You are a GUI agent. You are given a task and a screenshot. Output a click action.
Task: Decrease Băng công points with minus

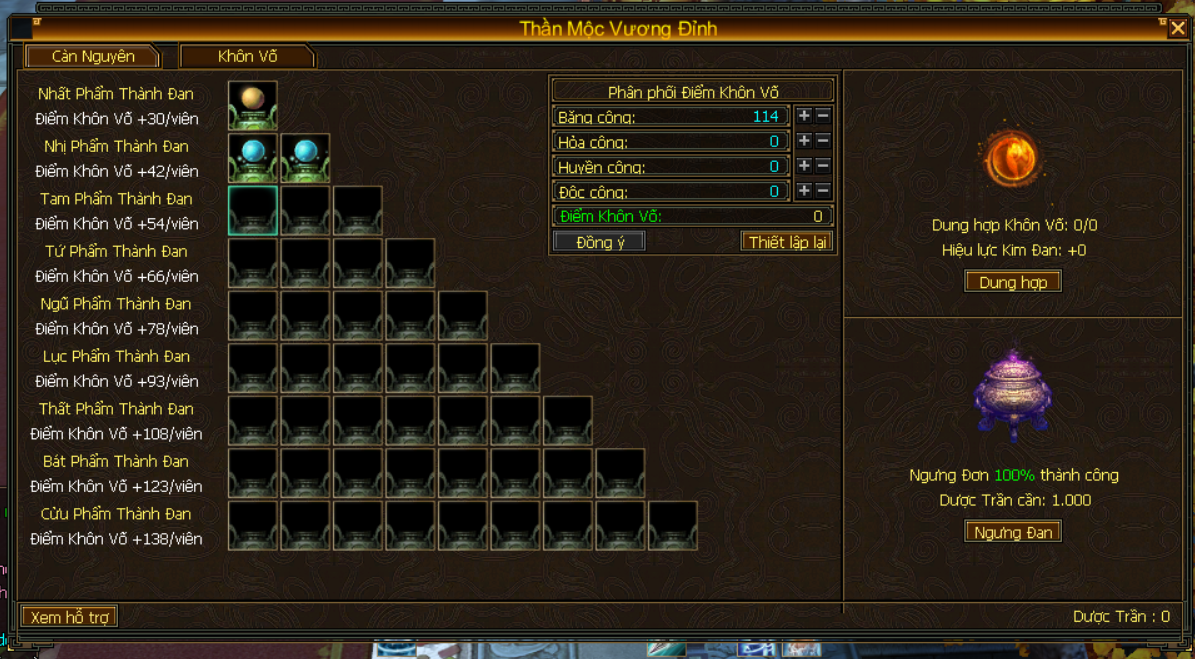pyautogui.click(x=823, y=116)
